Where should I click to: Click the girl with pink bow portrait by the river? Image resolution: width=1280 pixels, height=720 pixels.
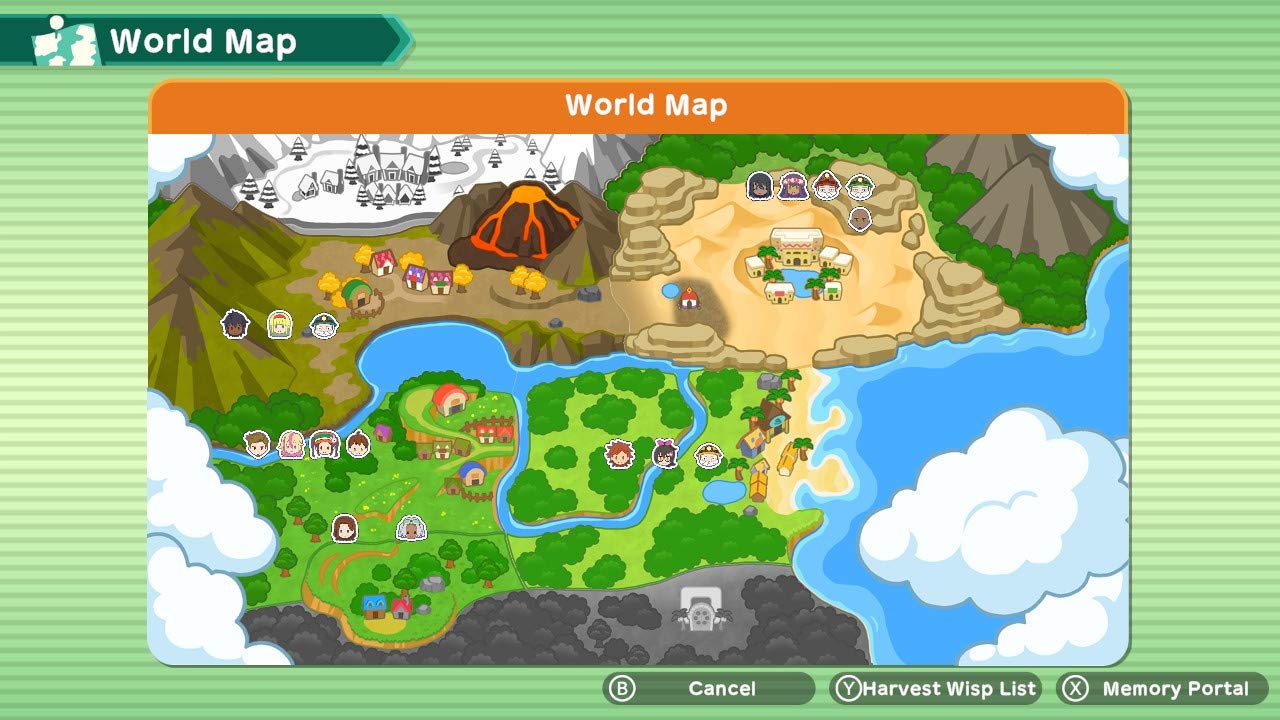(x=665, y=455)
